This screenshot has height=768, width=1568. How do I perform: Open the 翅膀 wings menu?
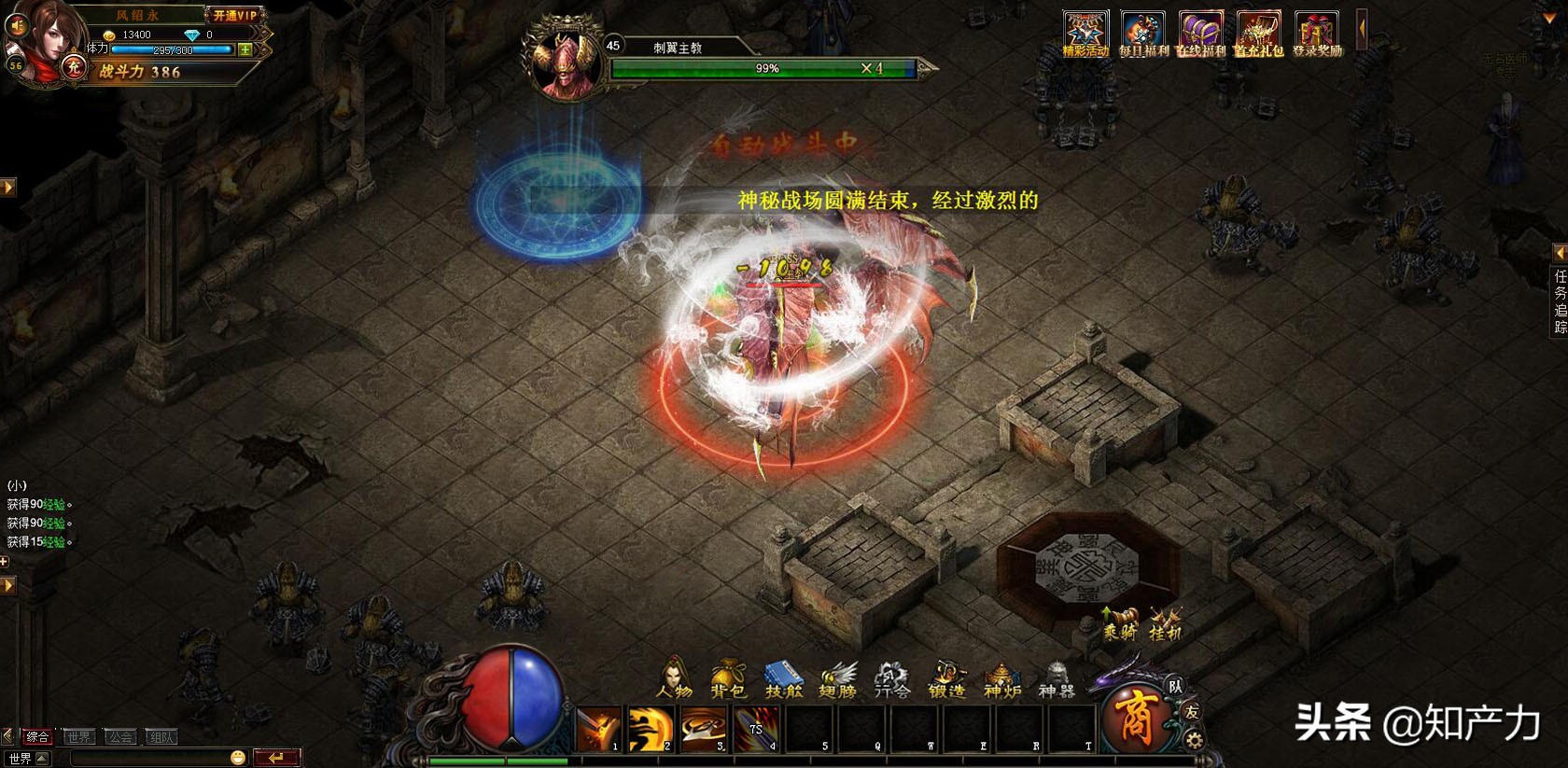point(837,678)
